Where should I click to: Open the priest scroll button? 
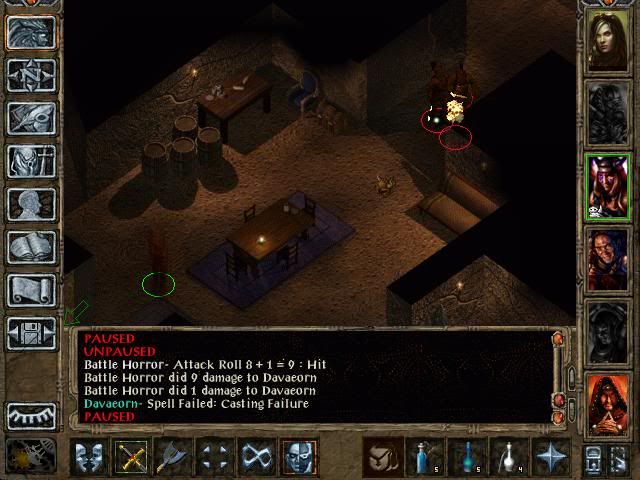pos(31,290)
